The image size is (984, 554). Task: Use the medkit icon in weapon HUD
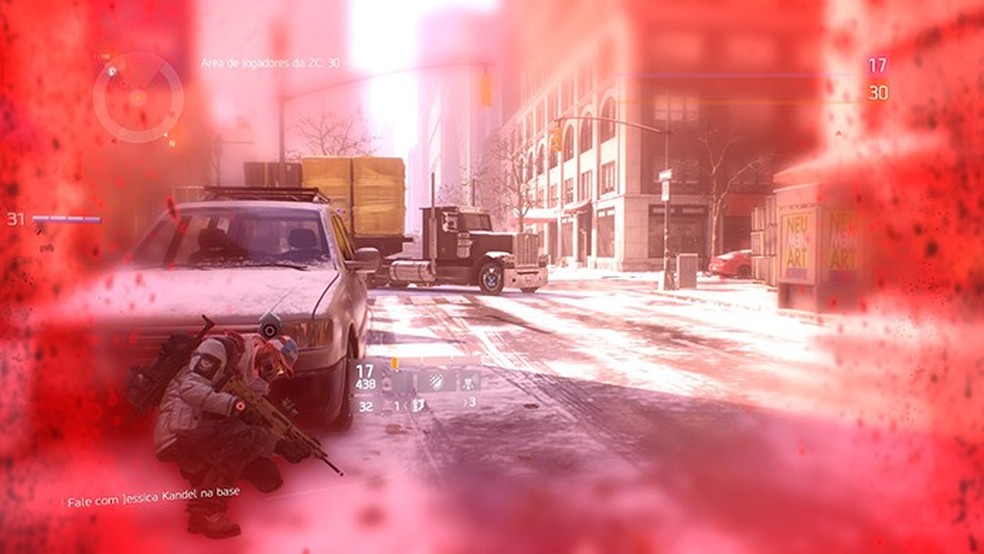pyautogui.click(x=419, y=404)
